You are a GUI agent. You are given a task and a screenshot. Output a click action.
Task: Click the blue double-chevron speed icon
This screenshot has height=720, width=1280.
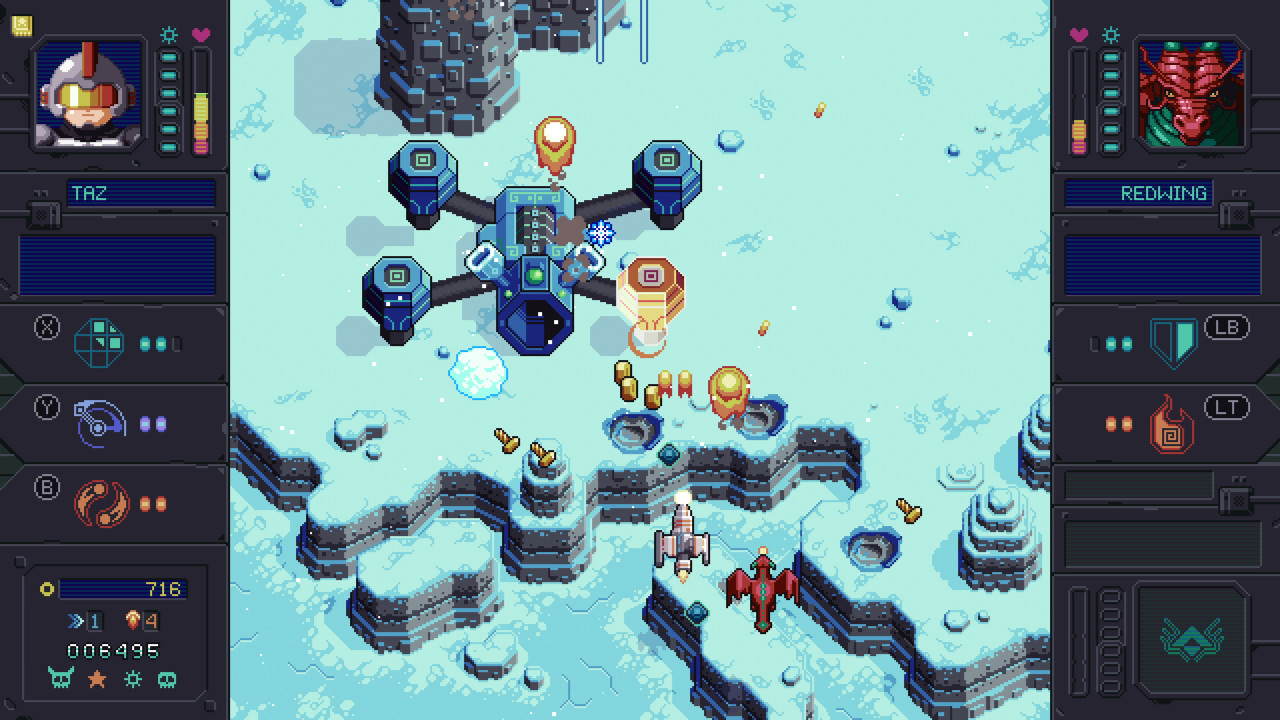76,620
